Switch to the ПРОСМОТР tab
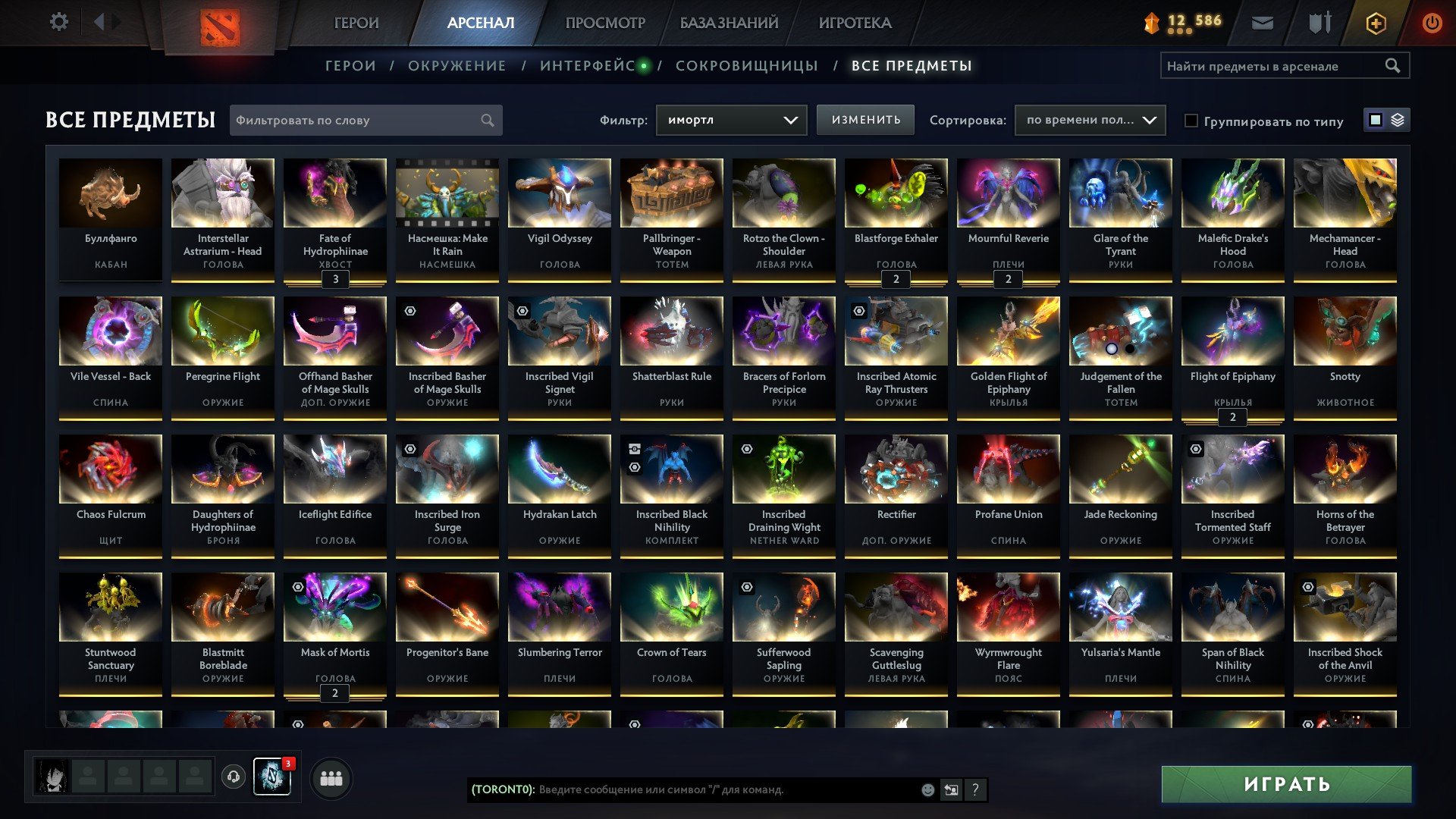1456x819 pixels. pyautogui.click(x=604, y=23)
